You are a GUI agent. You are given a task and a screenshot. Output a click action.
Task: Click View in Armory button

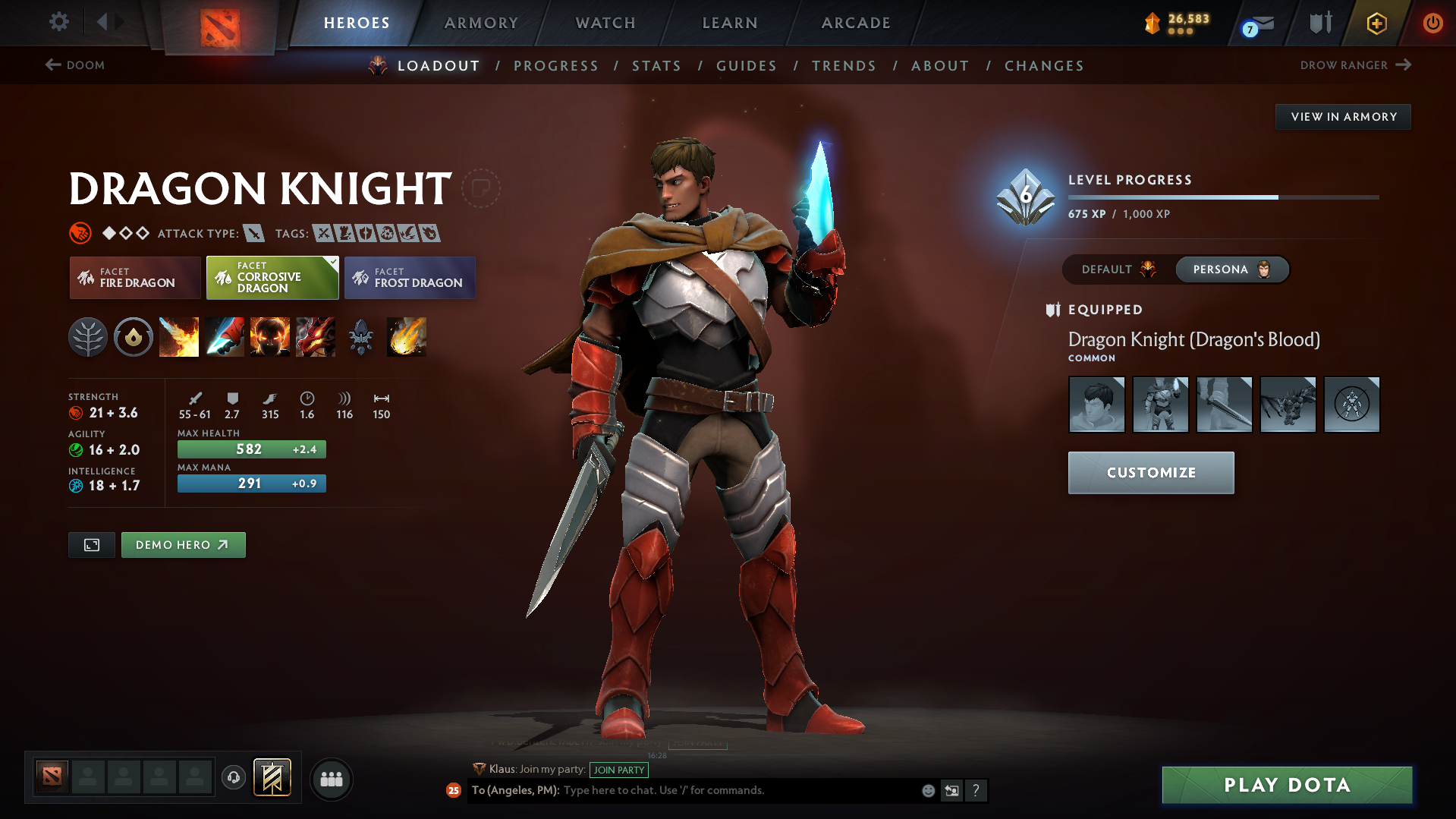click(1343, 117)
